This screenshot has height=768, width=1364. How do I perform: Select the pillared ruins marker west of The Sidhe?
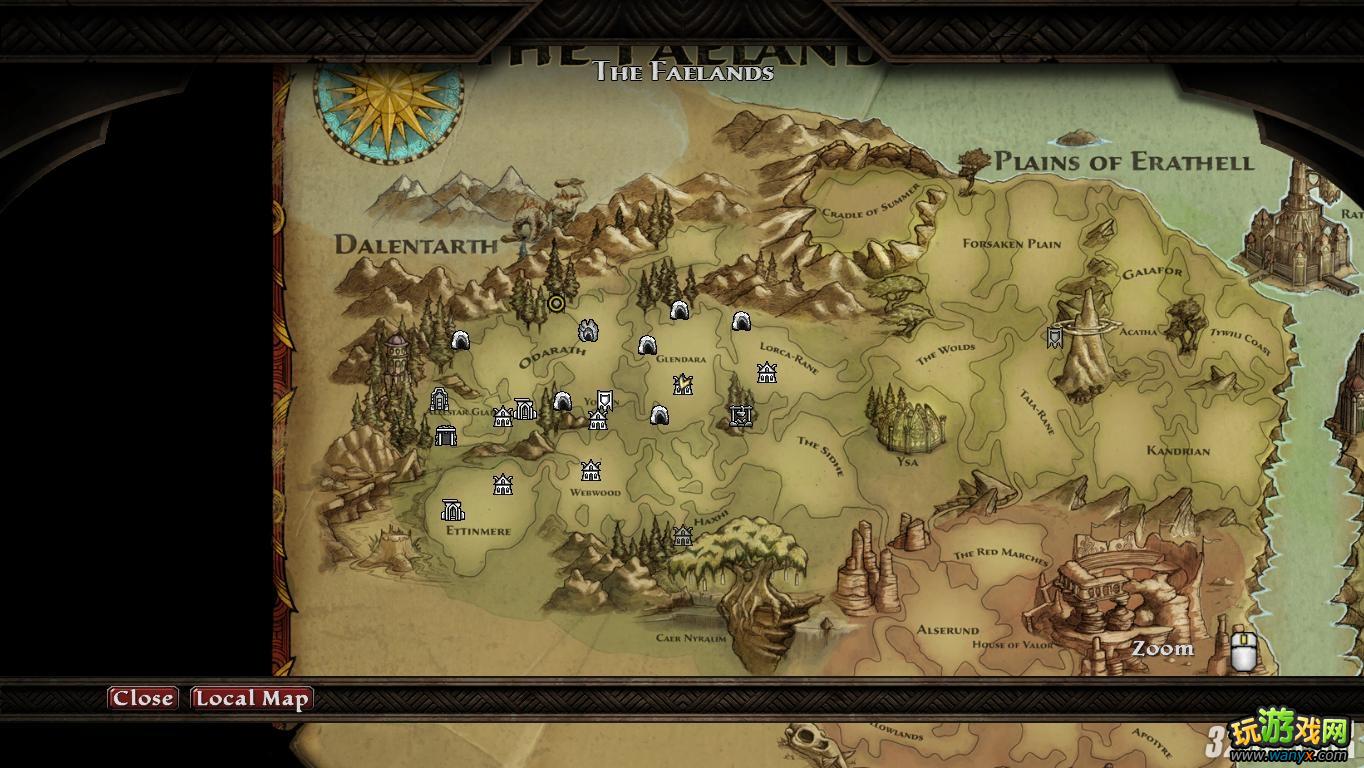click(x=740, y=416)
